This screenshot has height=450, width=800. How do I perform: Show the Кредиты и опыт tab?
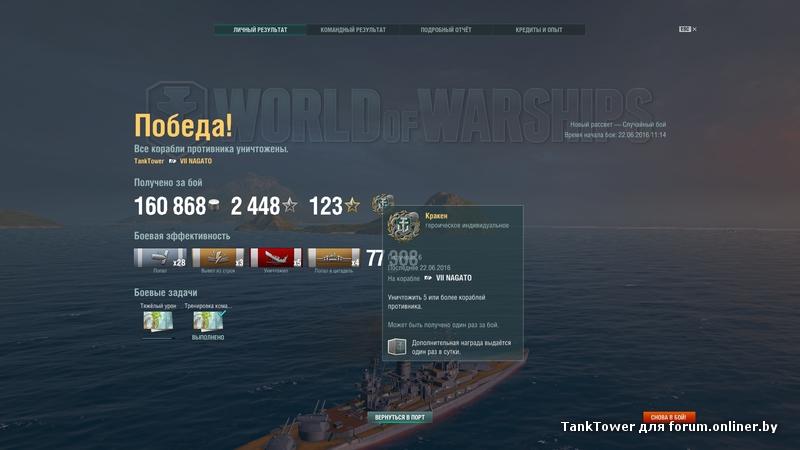click(x=539, y=30)
